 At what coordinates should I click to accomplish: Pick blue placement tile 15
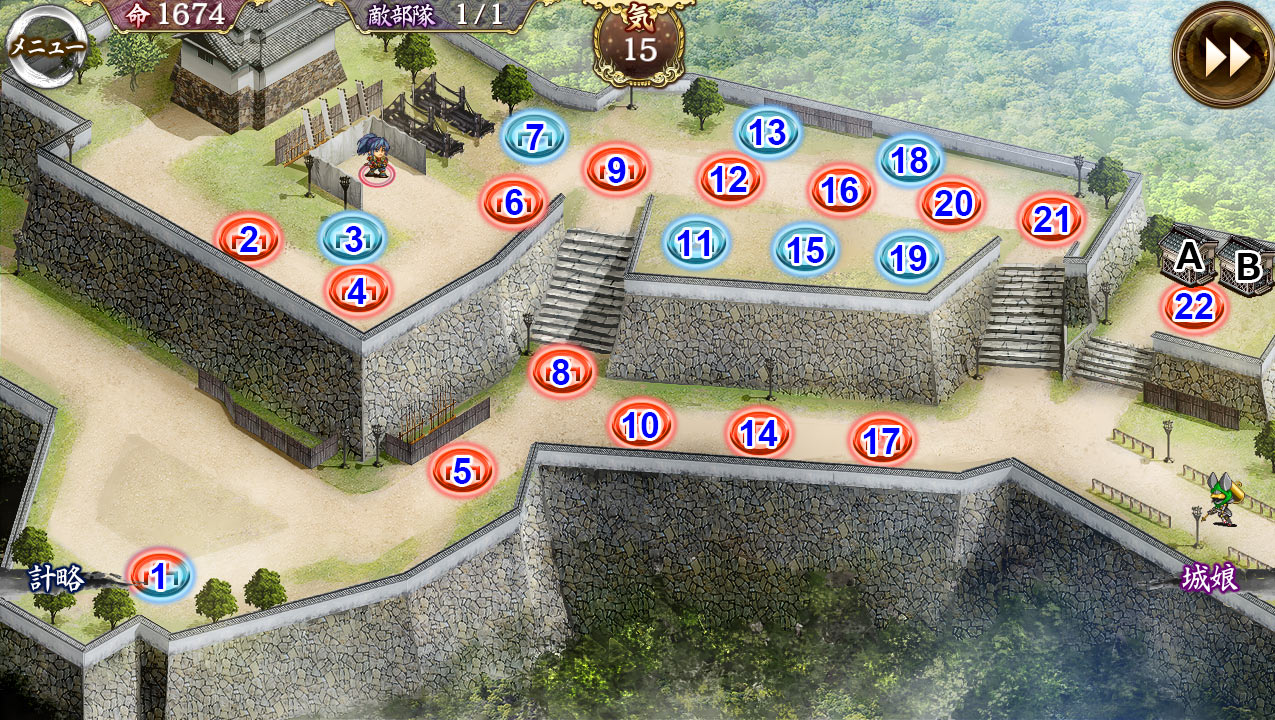pyautogui.click(x=806, y=250)
